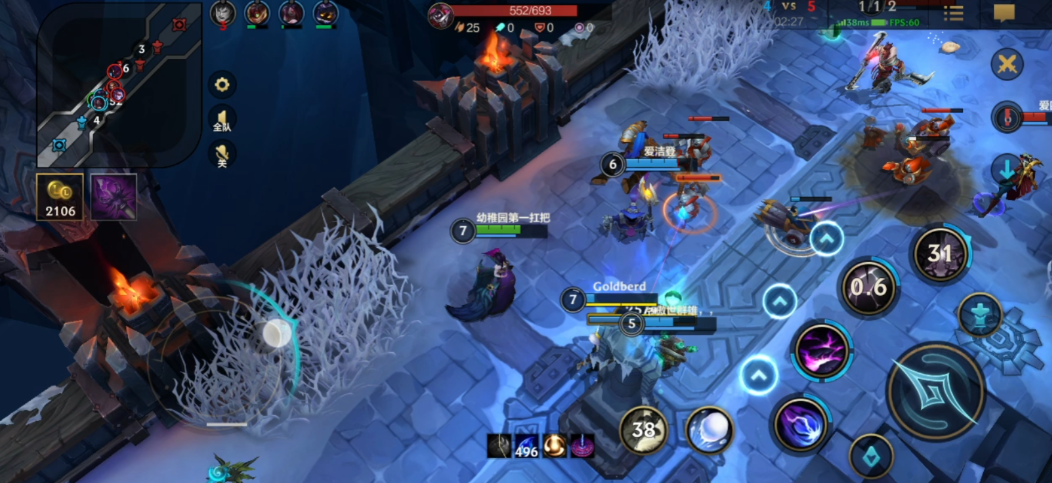Throw the snowball summoner spell
This screenshot has width=1052, height=483.
pos(710,430)
